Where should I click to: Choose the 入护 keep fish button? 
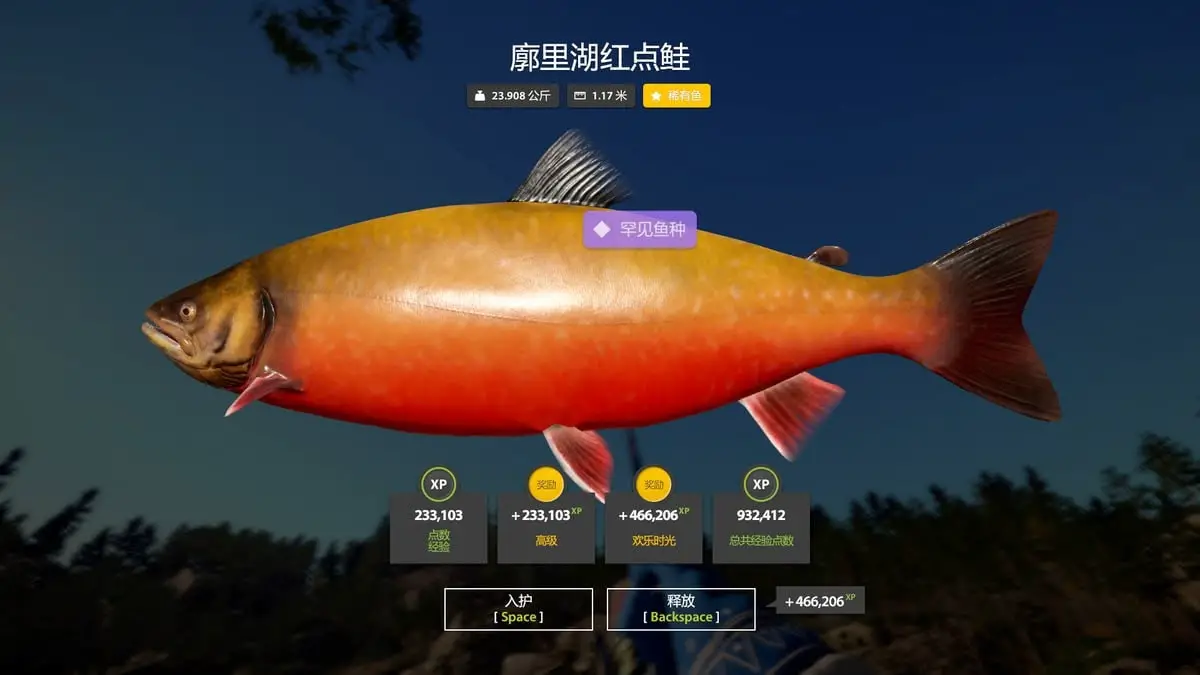pos(518,609)
